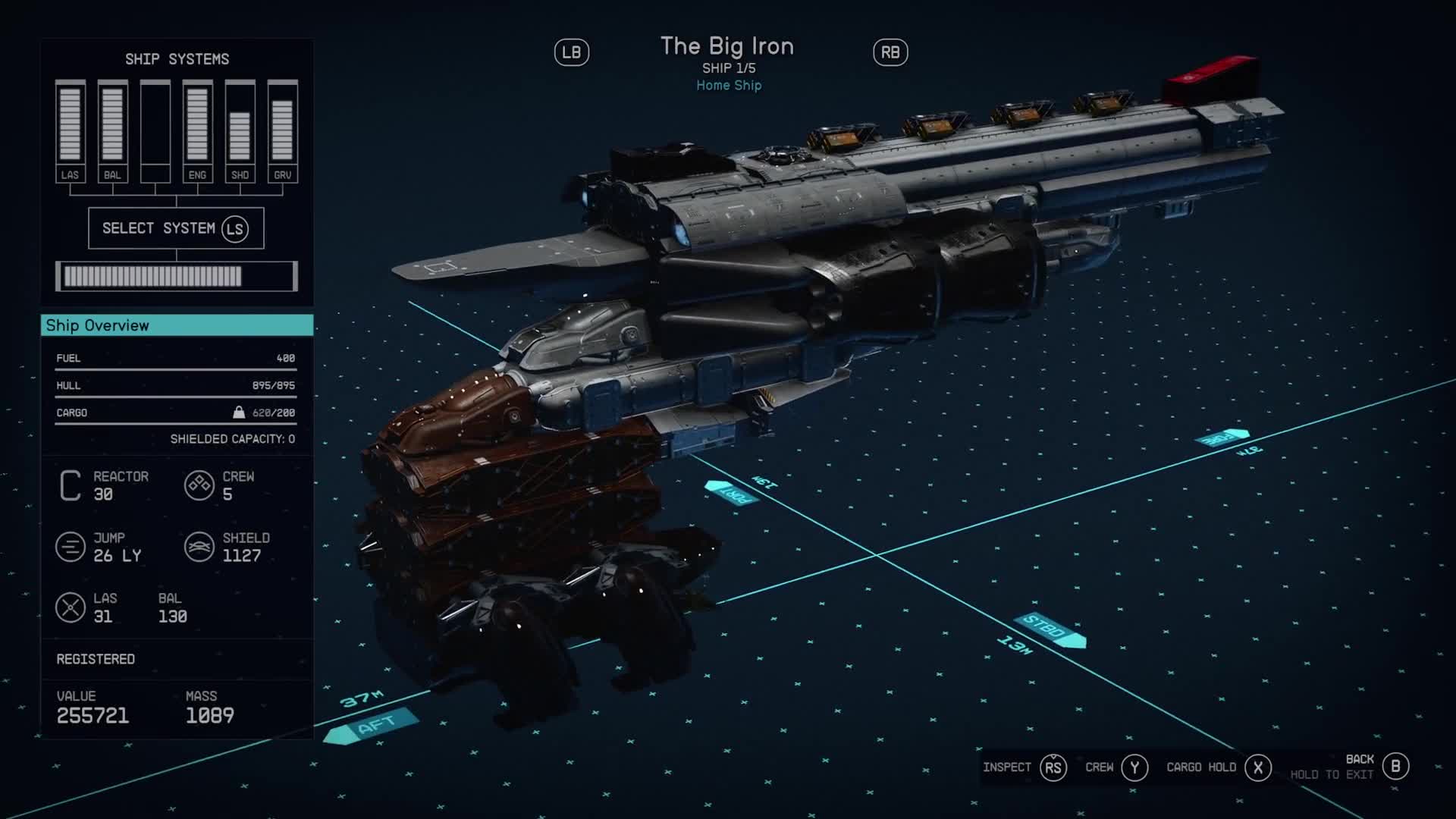Click the Select System box
This screenshot has width=1456, height=819.
[176, 228]
